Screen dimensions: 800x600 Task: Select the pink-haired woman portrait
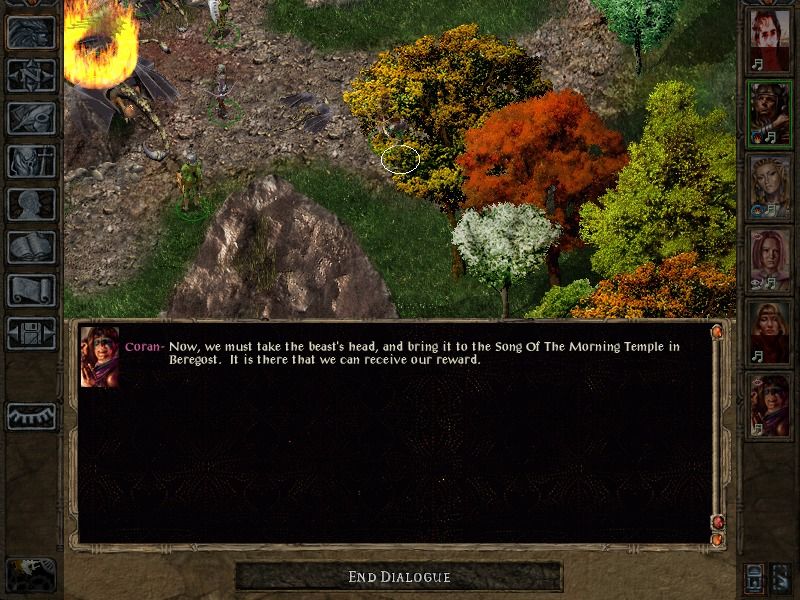(x=769, y=260)
